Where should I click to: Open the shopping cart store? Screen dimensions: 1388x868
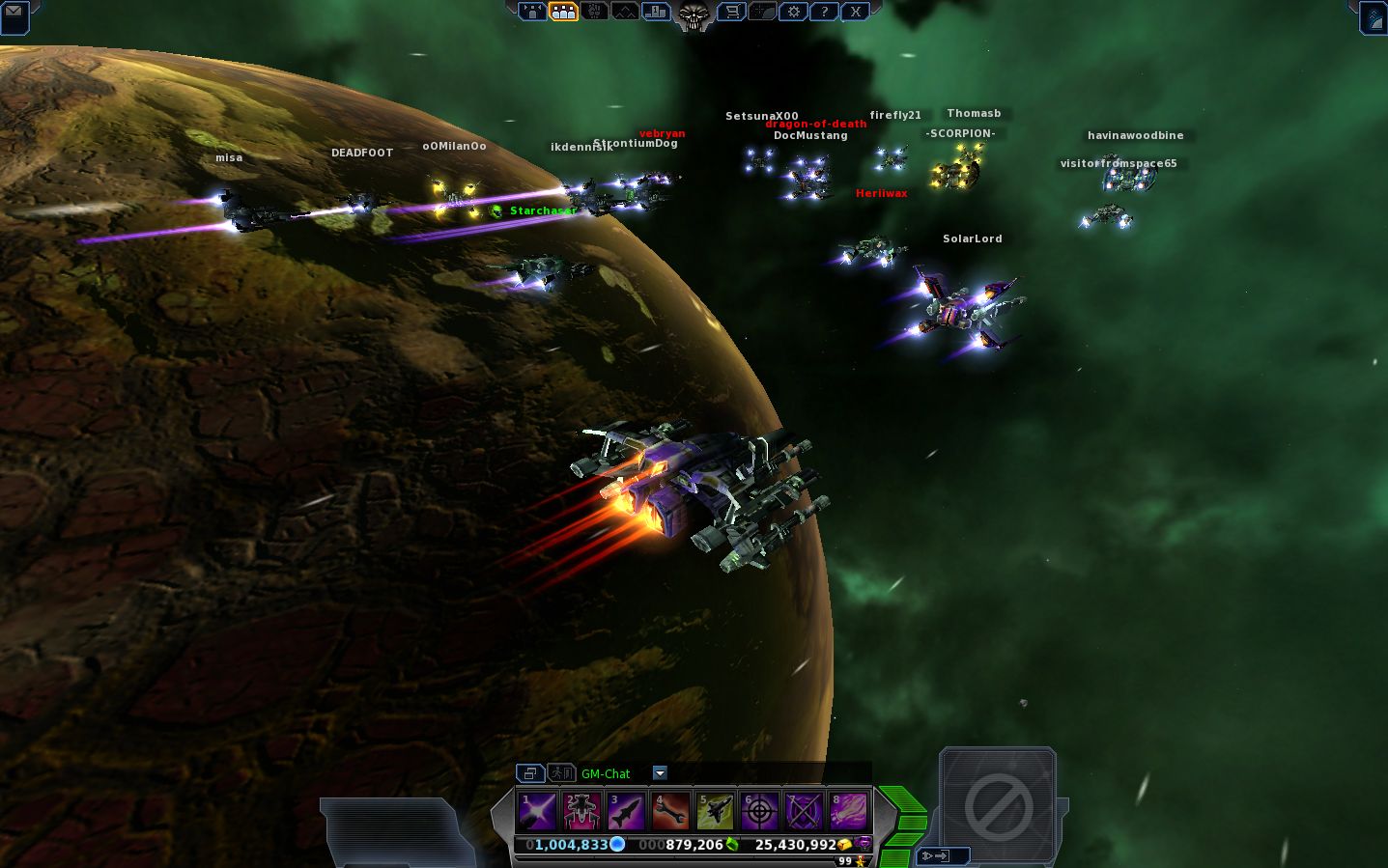[x=732, y=12]
